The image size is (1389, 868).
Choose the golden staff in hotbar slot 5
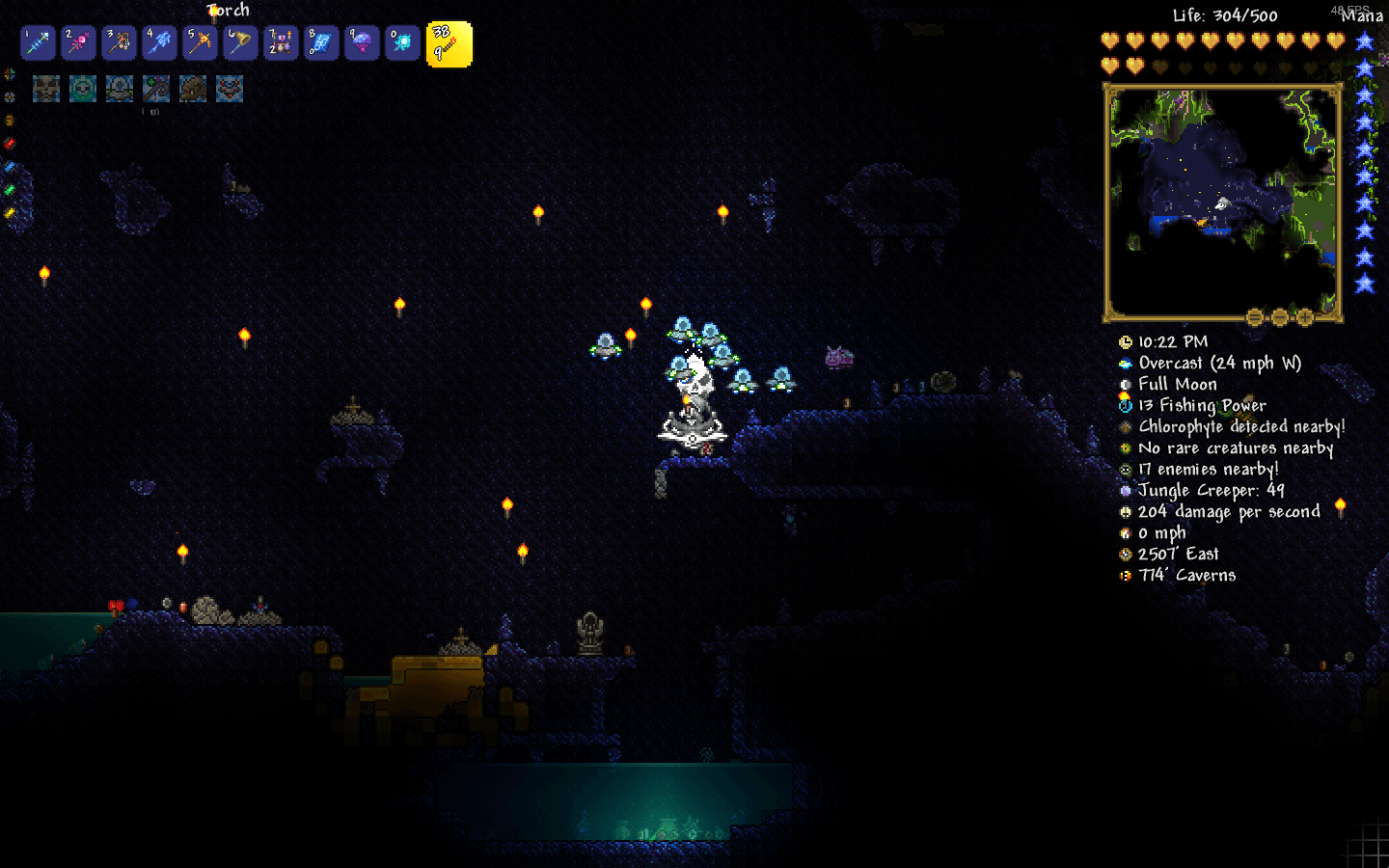coord(200,43)
